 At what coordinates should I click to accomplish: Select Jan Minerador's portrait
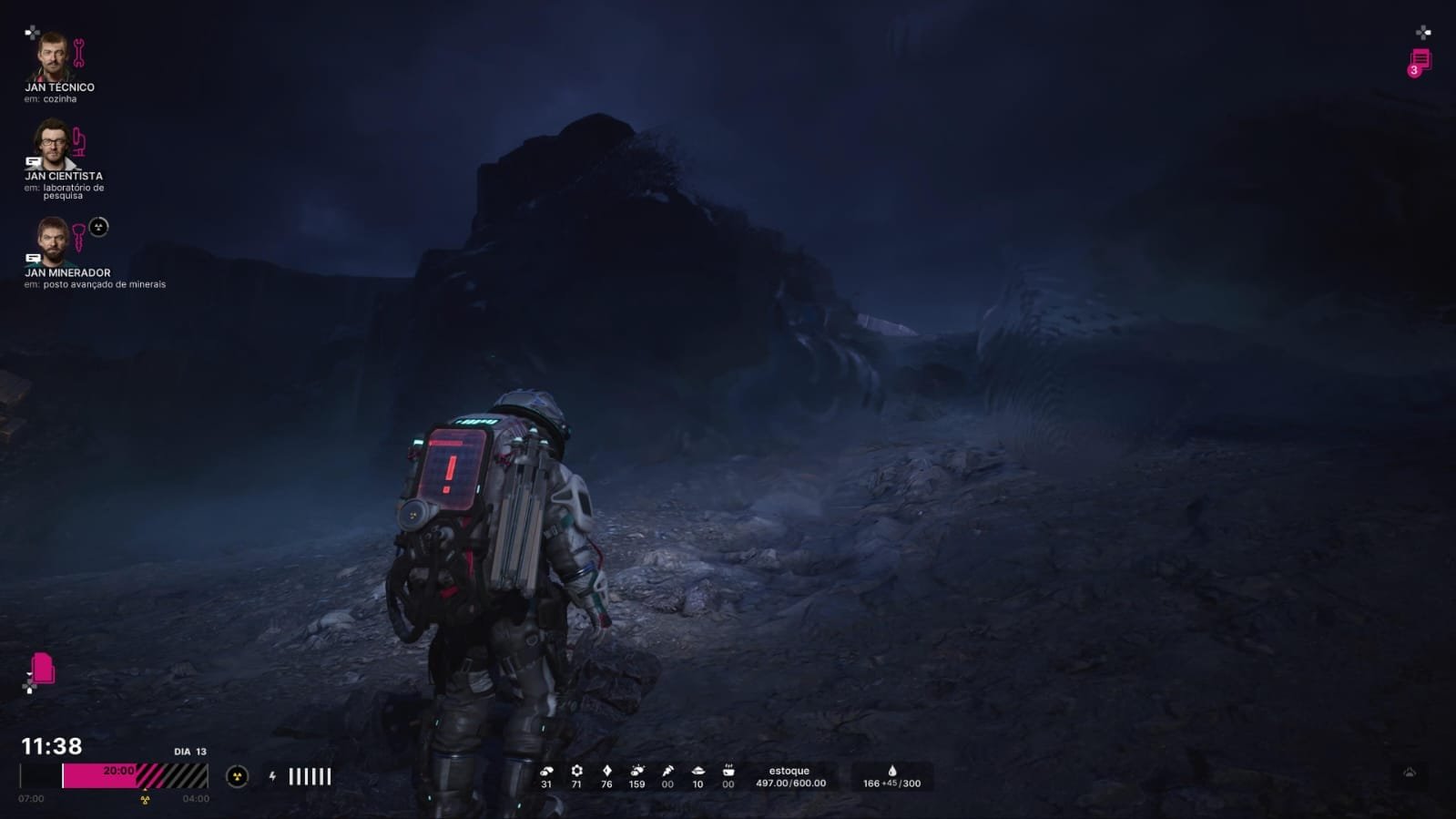point(52,241)
